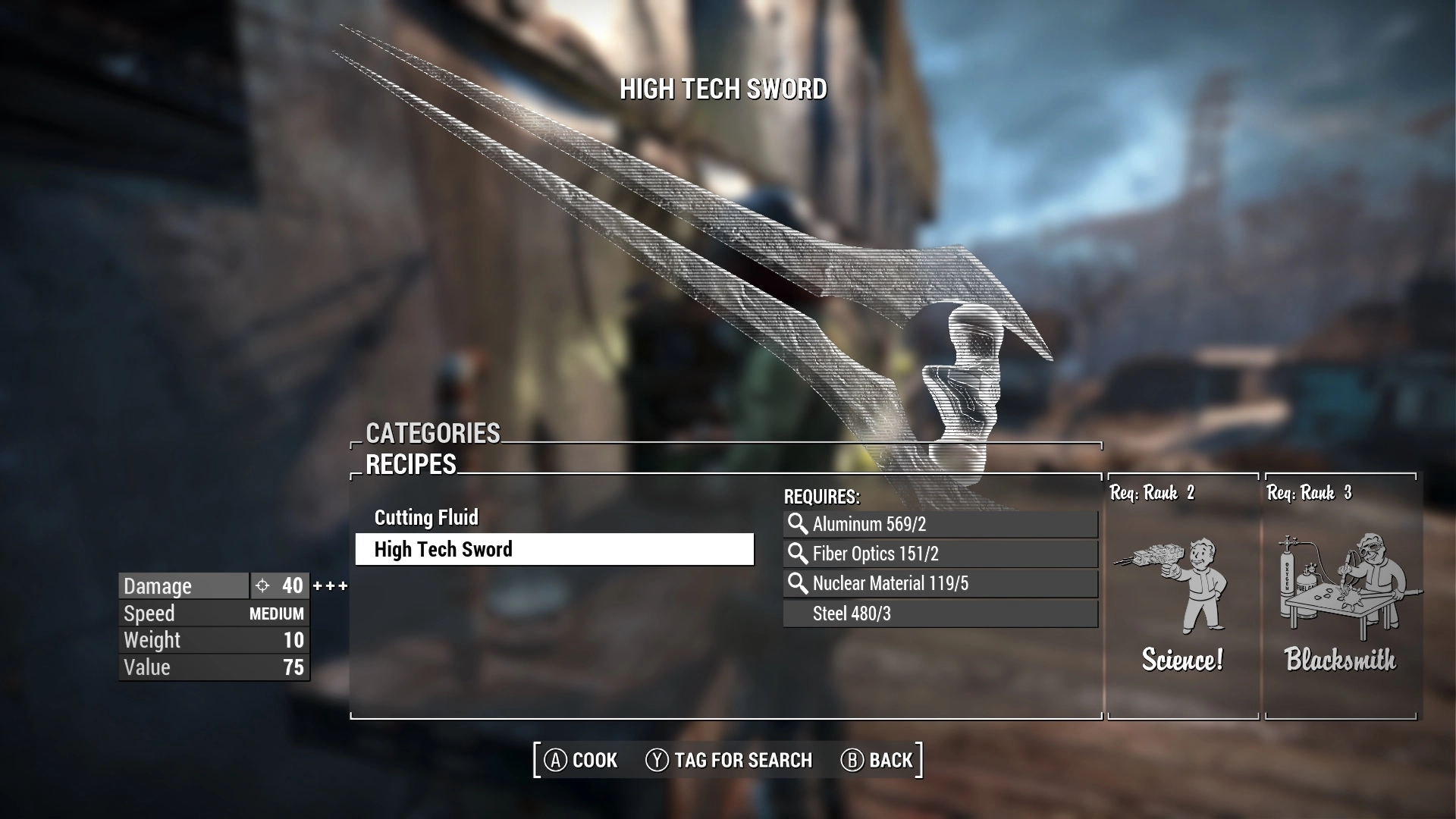Select the Aluminum requirement row
Screen dimensions: 1456x819
click(x=940, y=524)
